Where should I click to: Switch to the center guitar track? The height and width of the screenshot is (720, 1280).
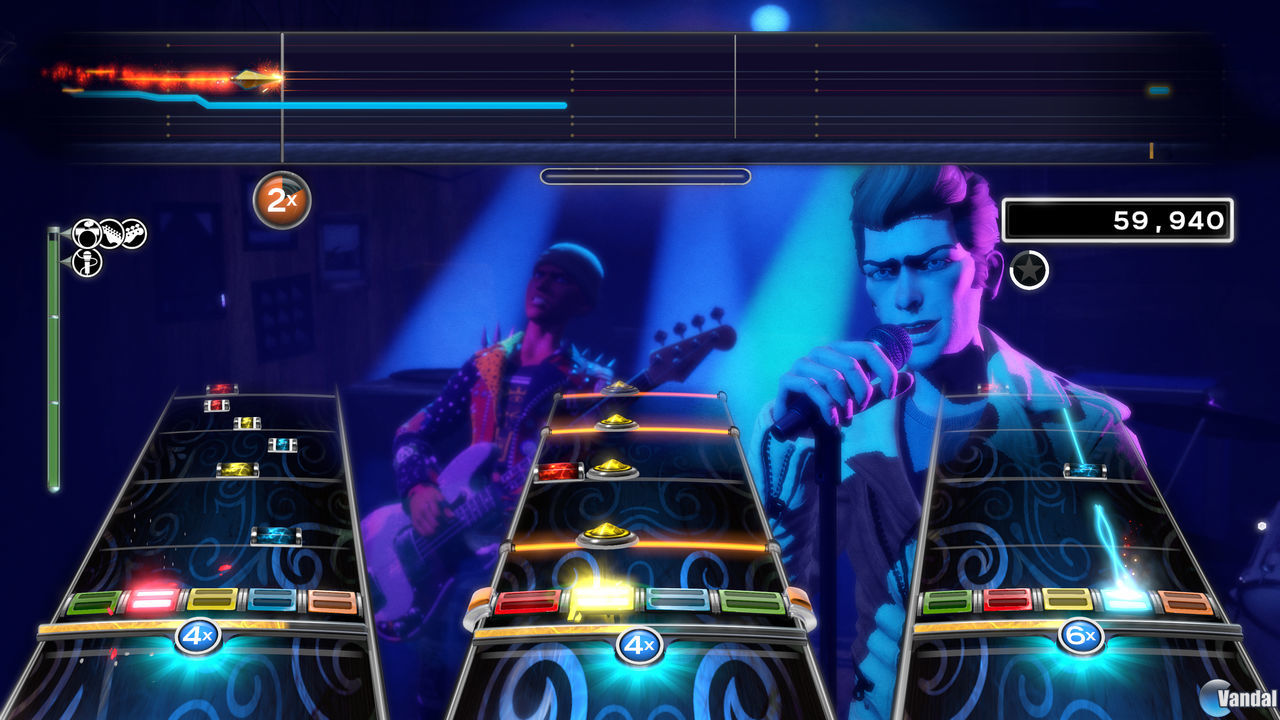[640, 500]
